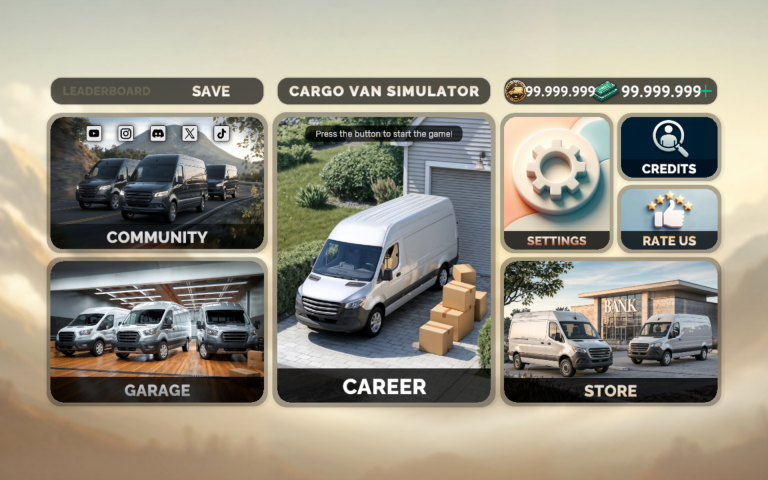Open the X social link

pyautogui.click(x=190, y=133)
